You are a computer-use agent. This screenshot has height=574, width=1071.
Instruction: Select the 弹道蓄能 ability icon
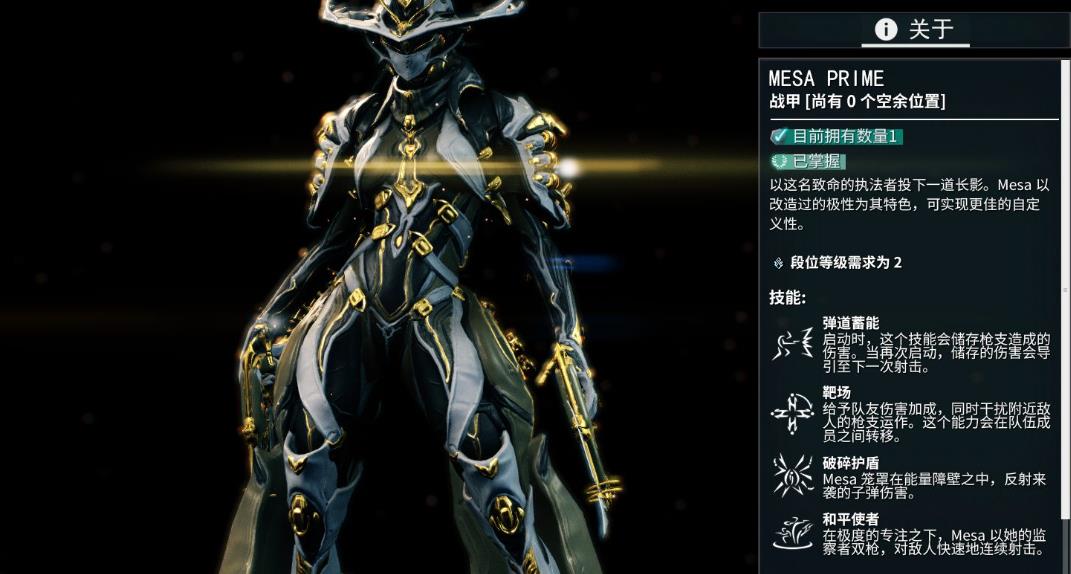click(793, 344)
